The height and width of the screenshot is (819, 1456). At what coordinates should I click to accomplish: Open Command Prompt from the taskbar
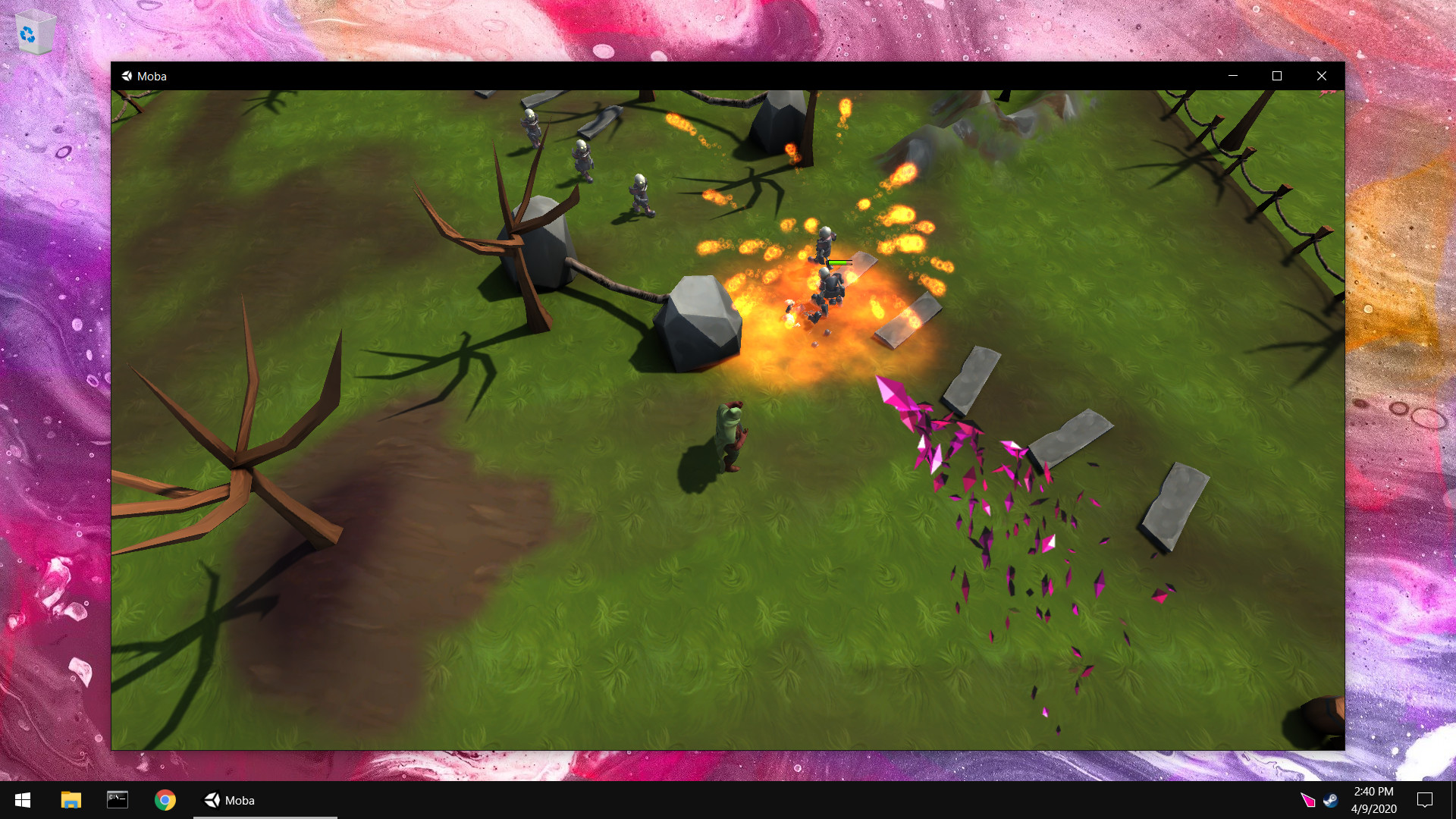point(118,800)
